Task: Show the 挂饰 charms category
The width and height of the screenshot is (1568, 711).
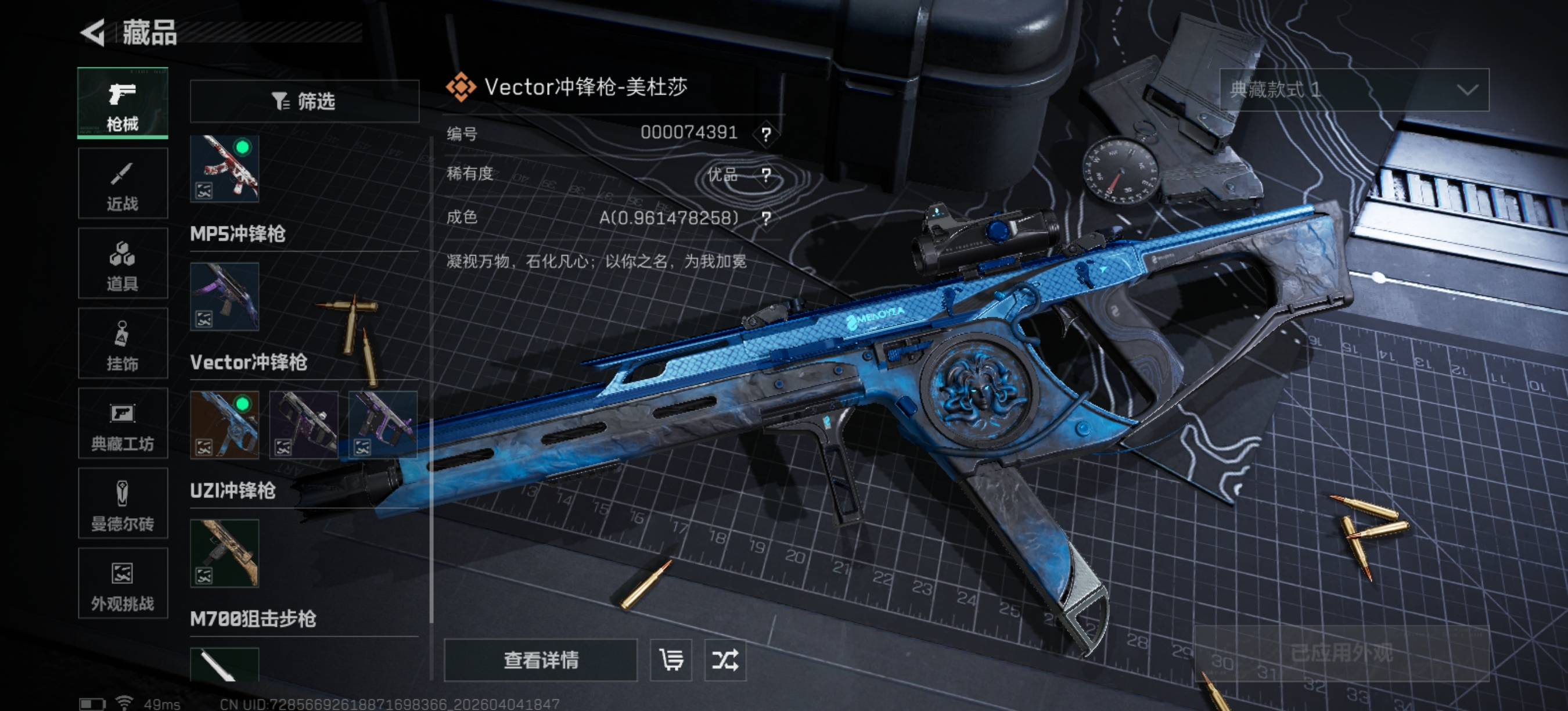Action: [x=123, y=343]
